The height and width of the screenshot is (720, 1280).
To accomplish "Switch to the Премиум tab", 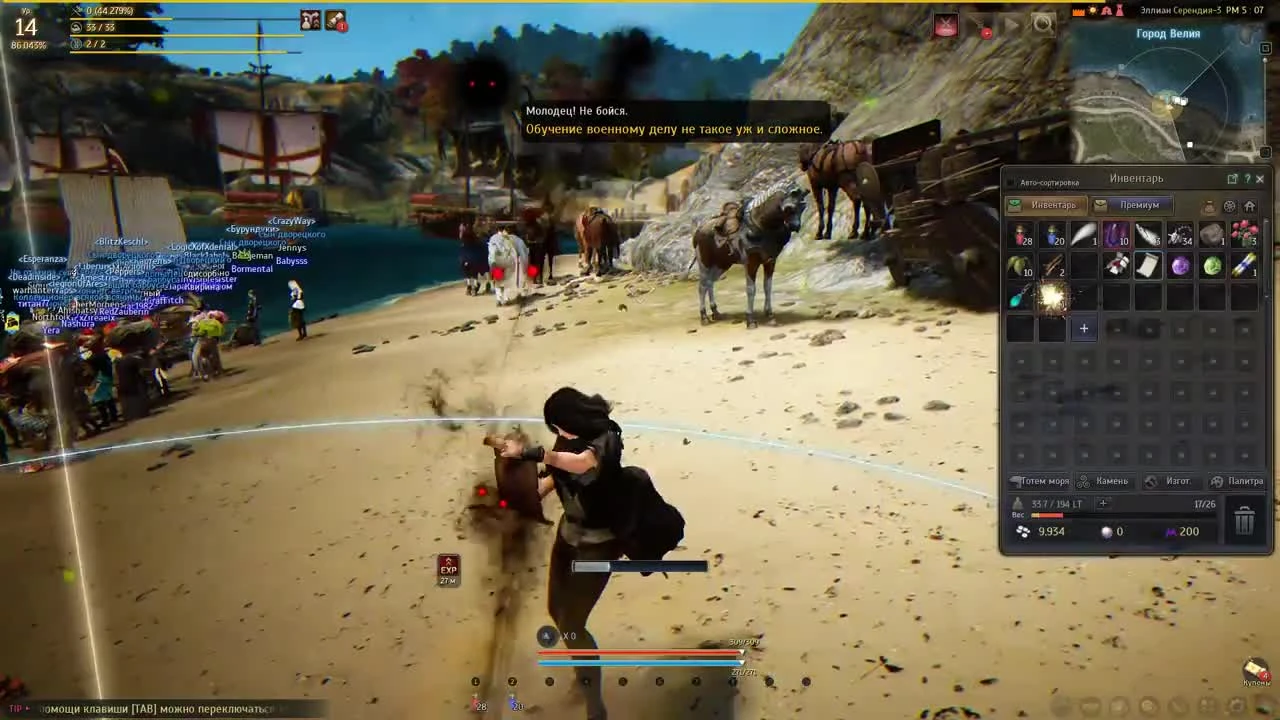I will click(1140, 205).
